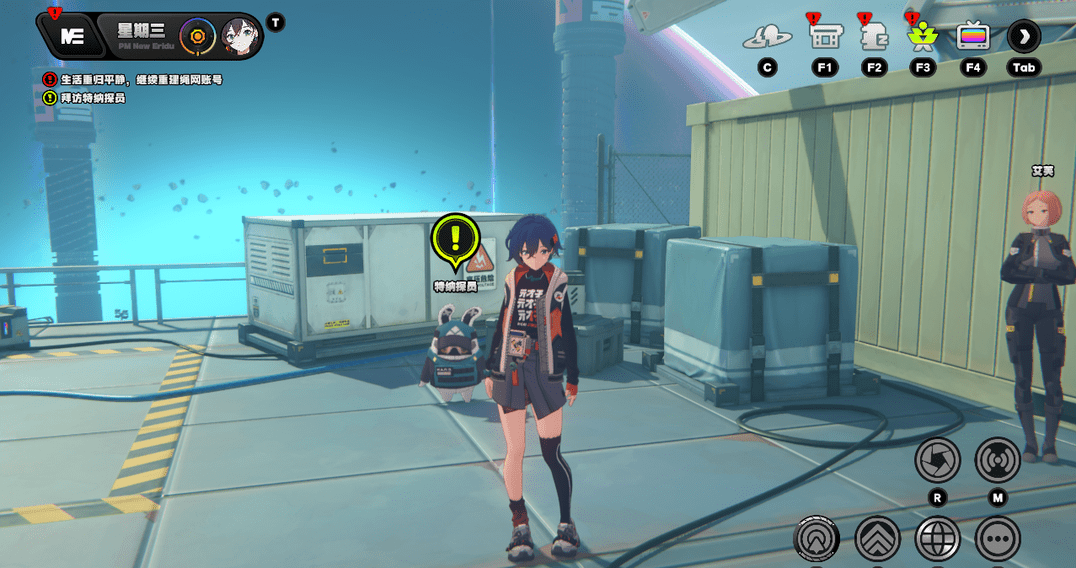The width and height of the screenshot is (1076, 568).
Task: Open the globe map button
Action: click(x=937, y=540)
